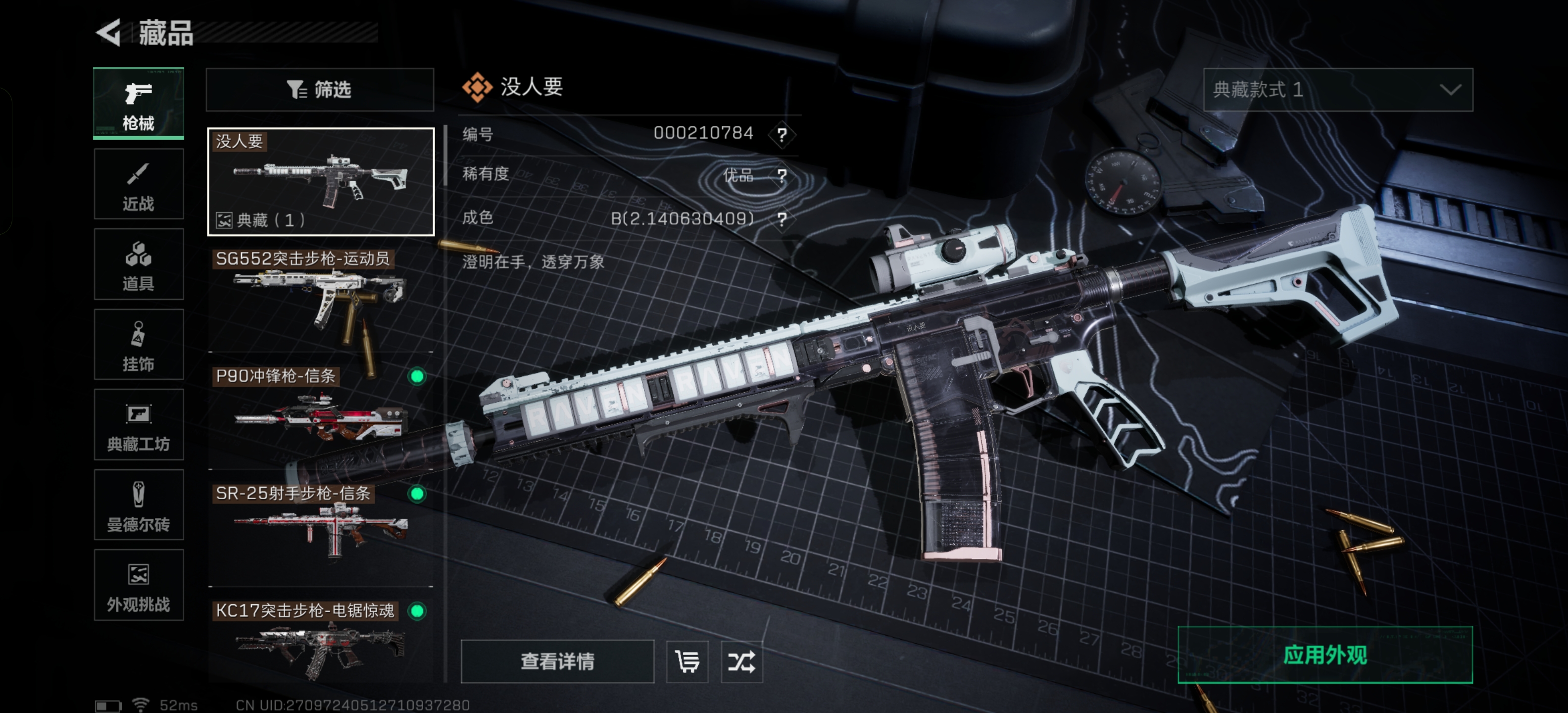Show the 挂饰 charms category

pyautogui.click(x=139, y=345)
